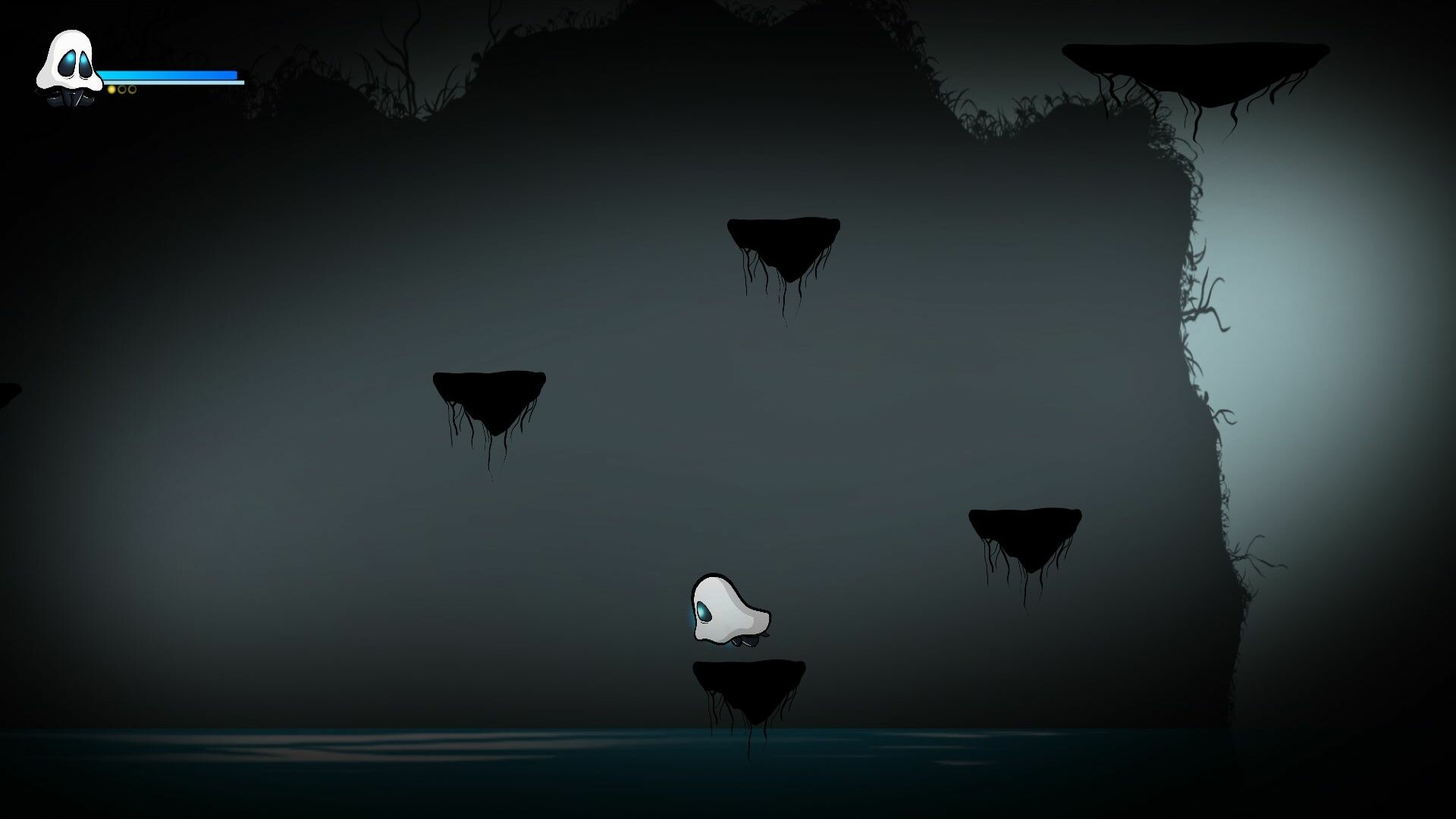Click the first empty orb indicator
Screen dimensions: 1456x819
[x=122, y=89]
